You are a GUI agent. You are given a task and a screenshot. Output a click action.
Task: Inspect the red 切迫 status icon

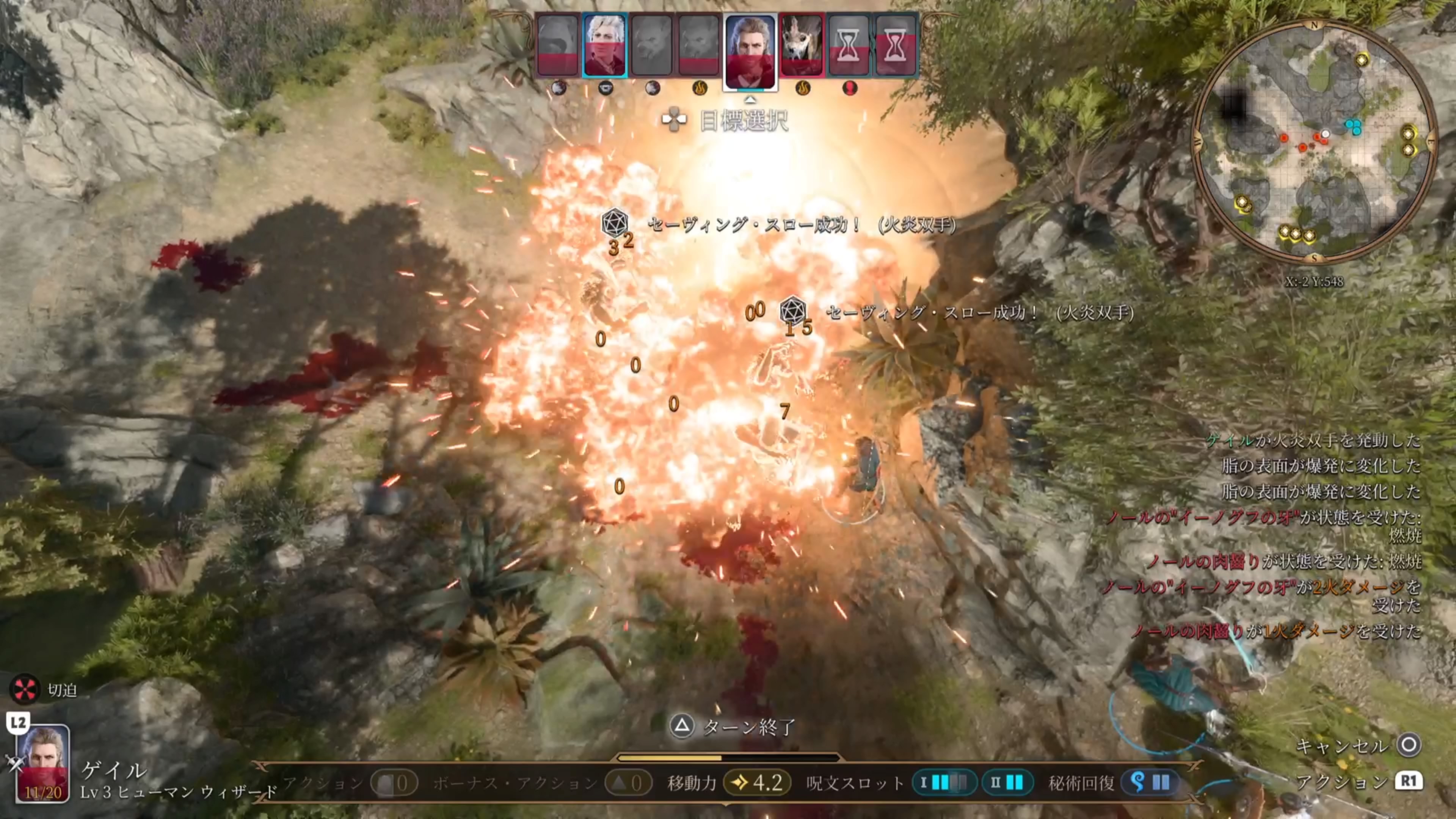25,689
